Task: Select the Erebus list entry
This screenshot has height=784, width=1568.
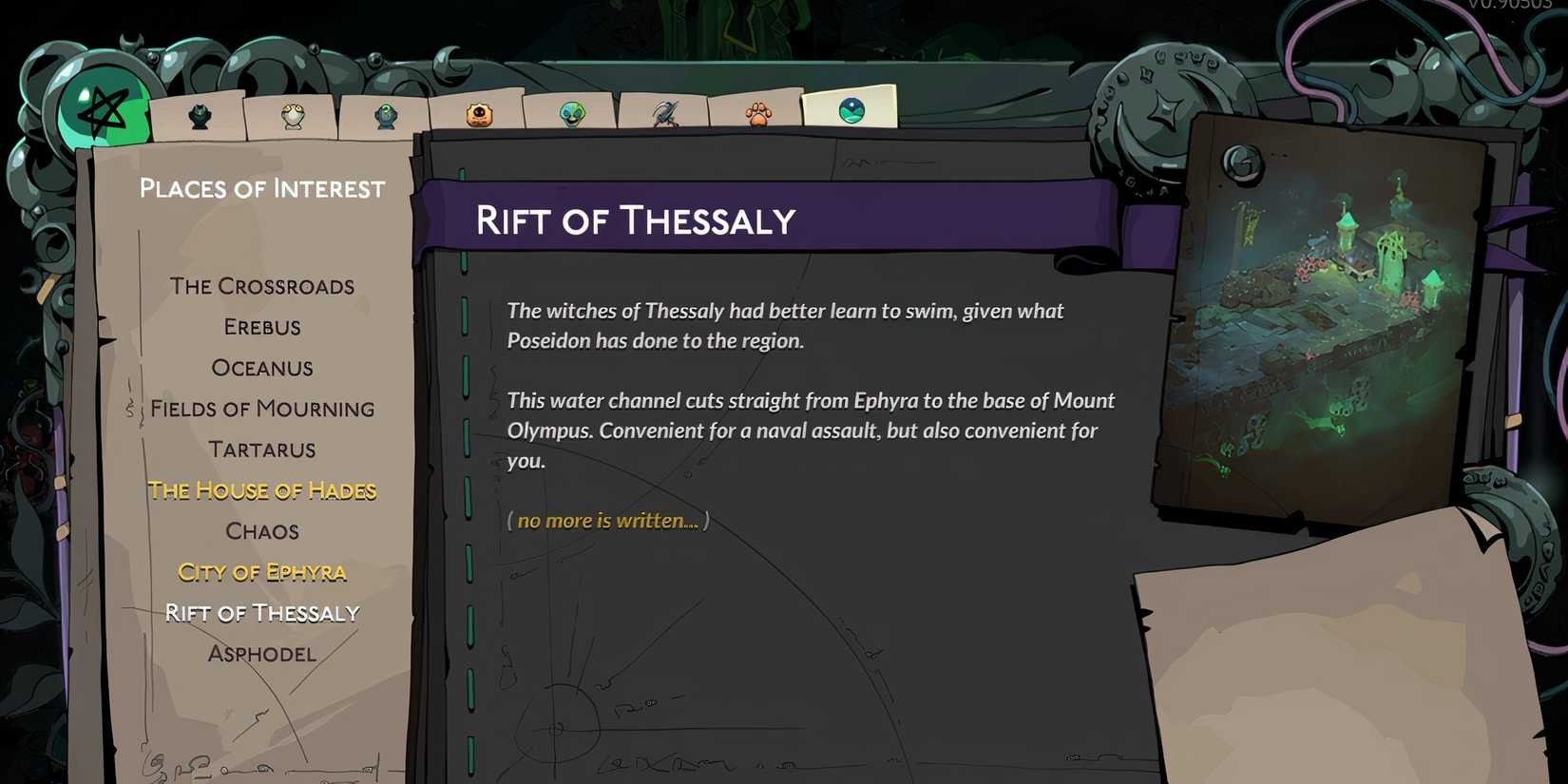Action: (262, 327)
